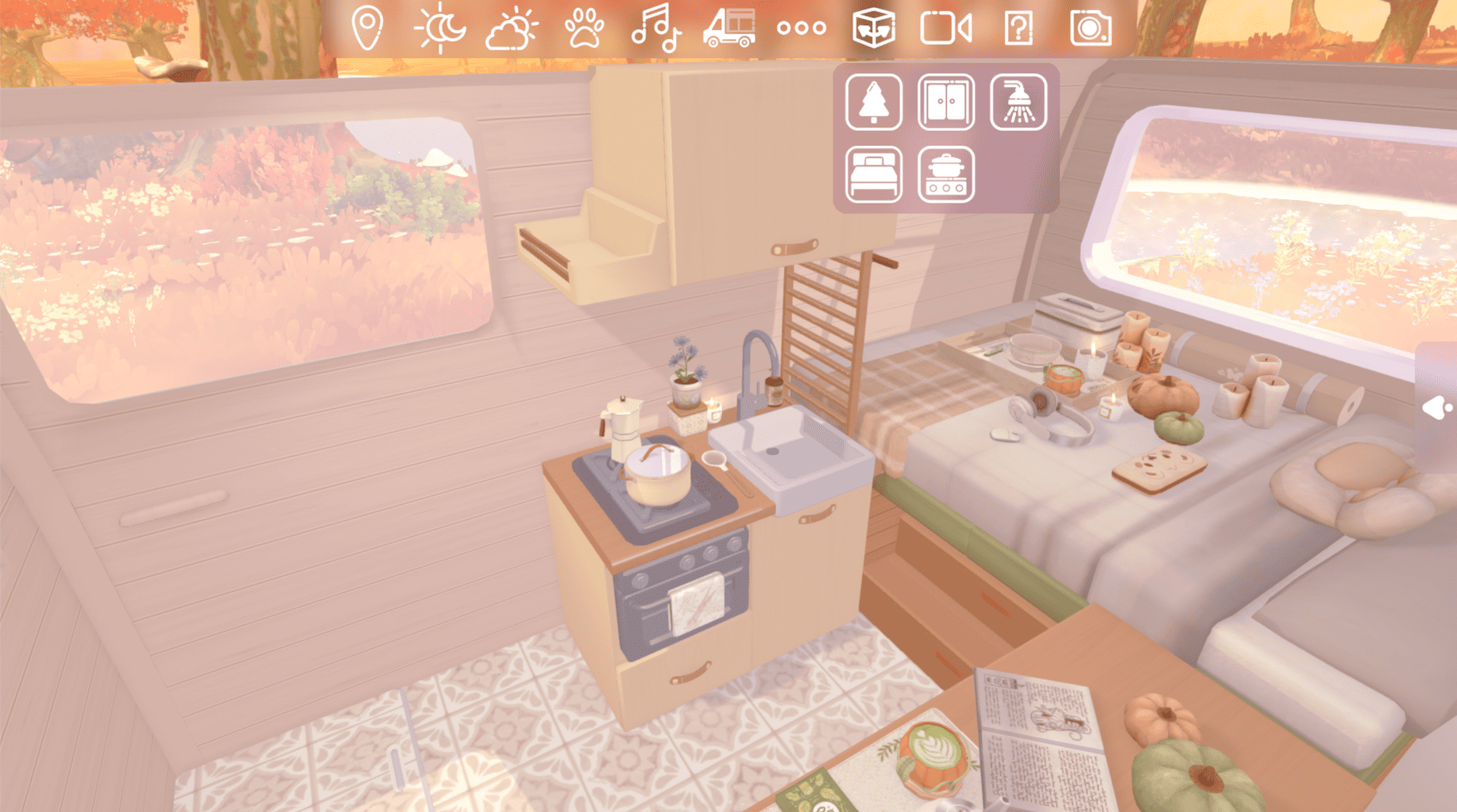Expand the side panel arrow on the right
The image size is (1457, 812).
click(x=1436, y=407)
